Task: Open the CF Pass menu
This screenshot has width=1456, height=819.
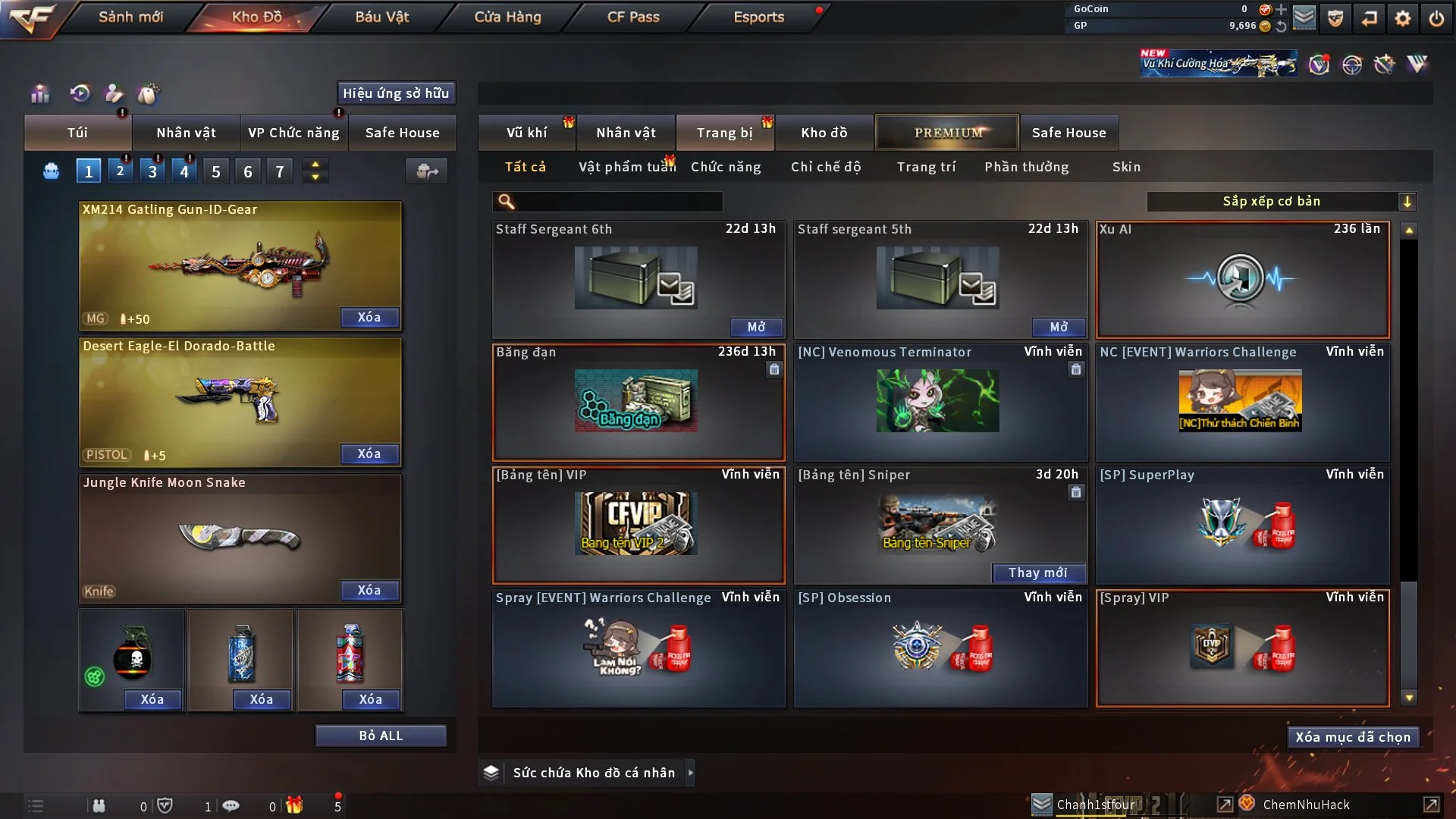Action: 633,17
